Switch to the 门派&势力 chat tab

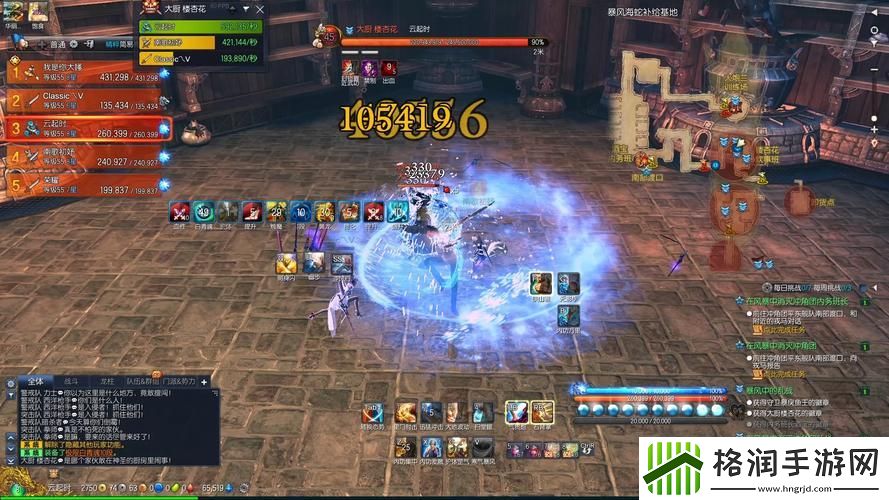(x=179, y=381)
